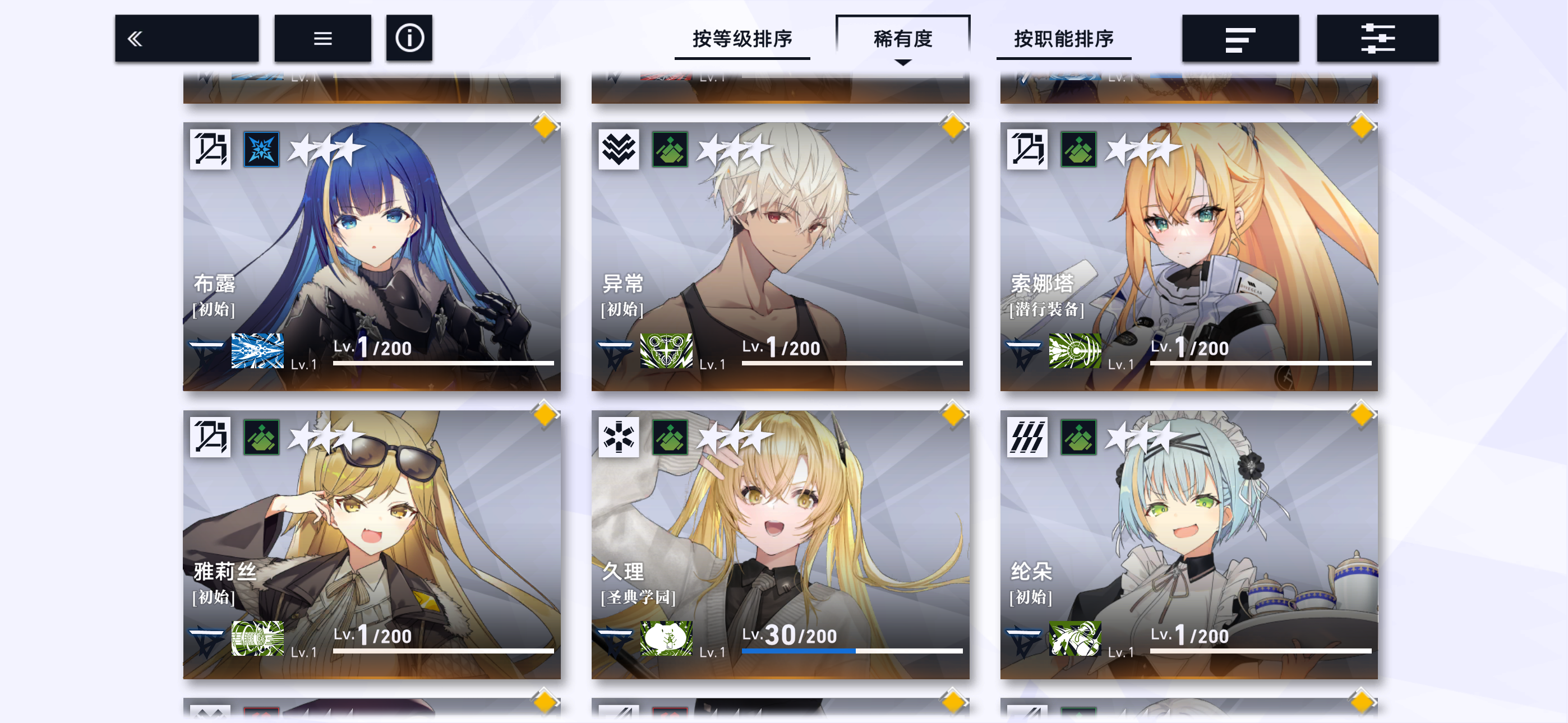Click the info (i) circle icon
1568x723 pixels.
[x=408, y=38]
